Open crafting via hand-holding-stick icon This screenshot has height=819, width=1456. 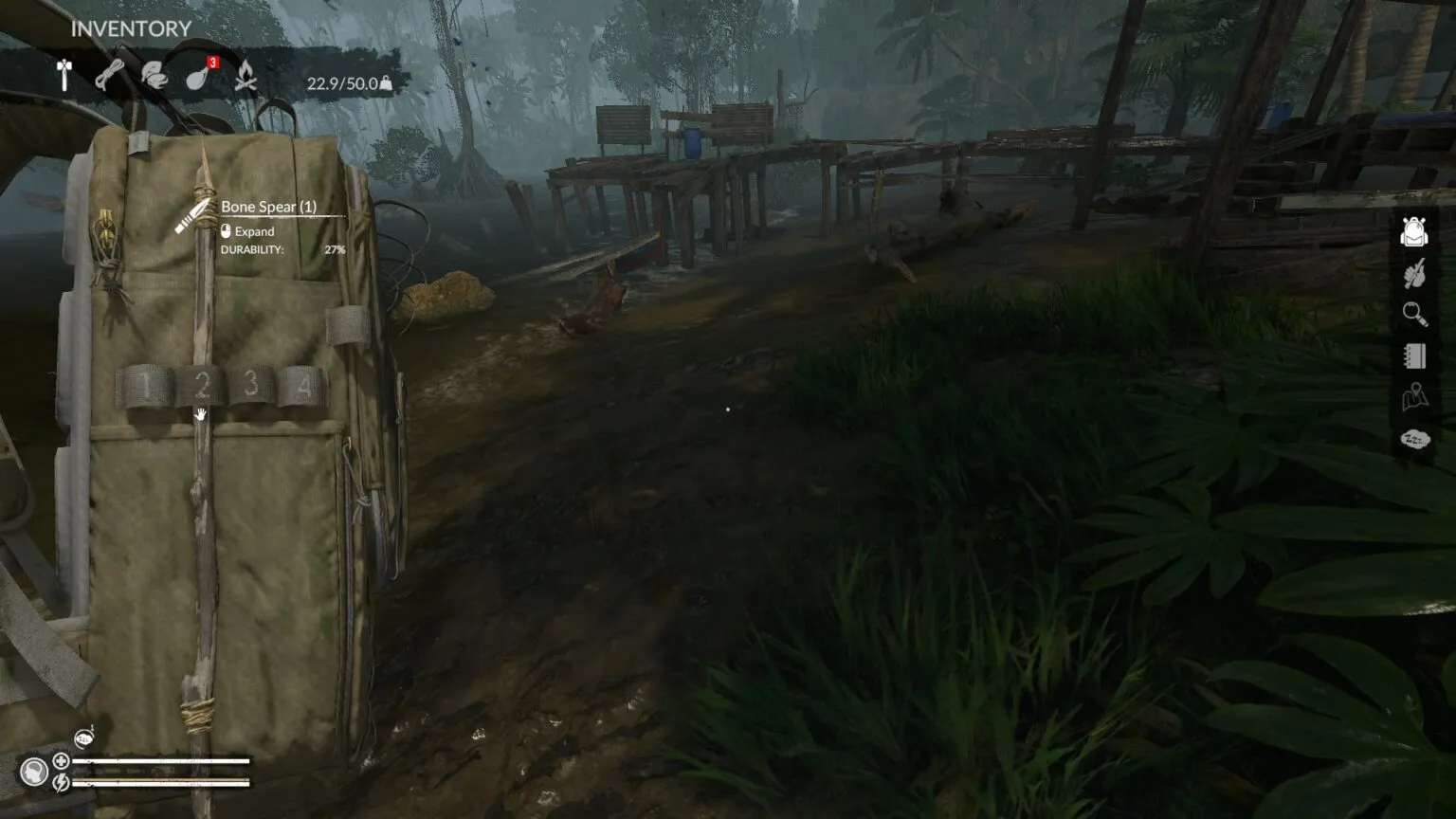pyautogui.click(x=1414, y=274)
